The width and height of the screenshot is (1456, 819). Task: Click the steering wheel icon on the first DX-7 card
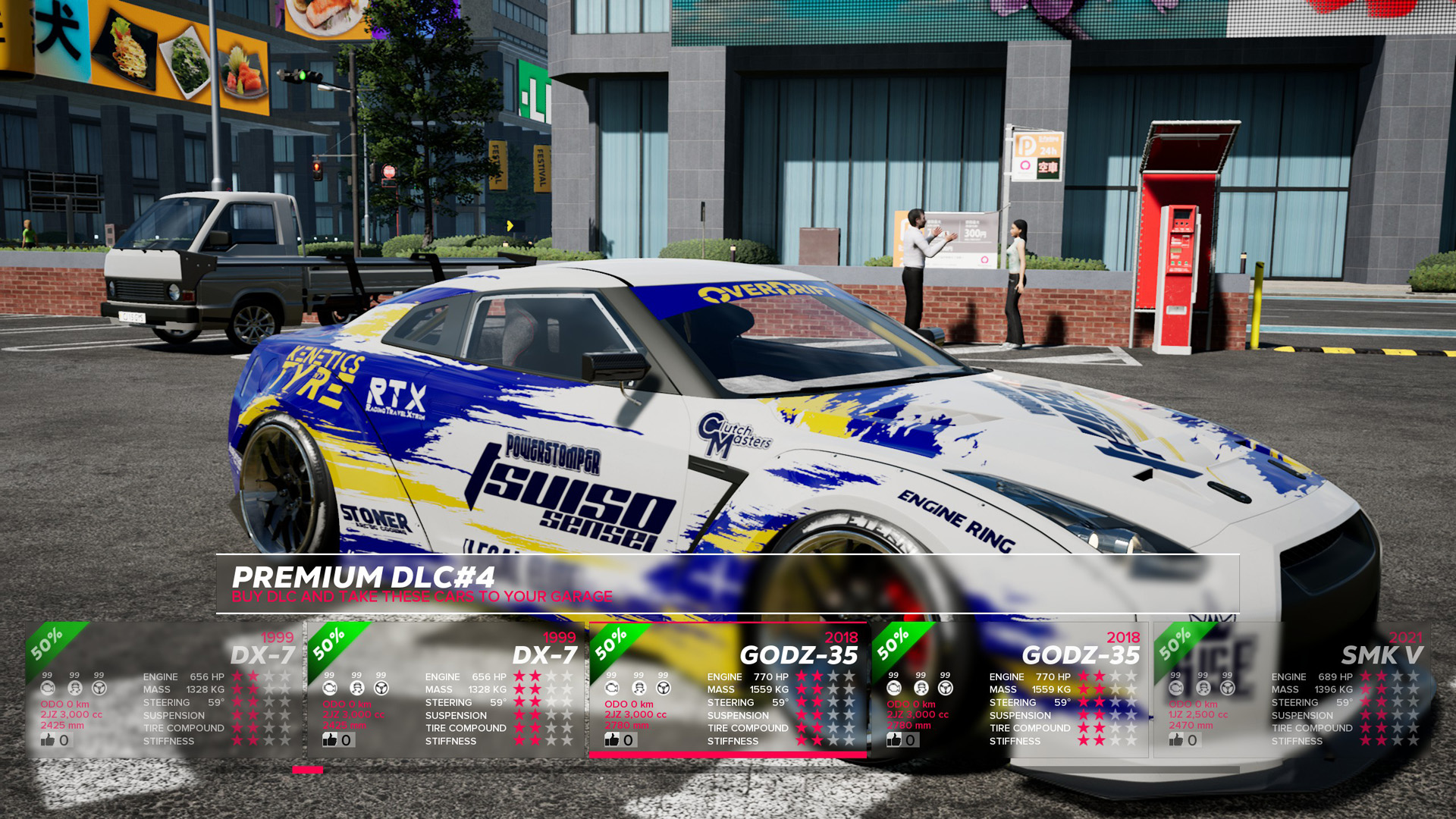point(98,688)
